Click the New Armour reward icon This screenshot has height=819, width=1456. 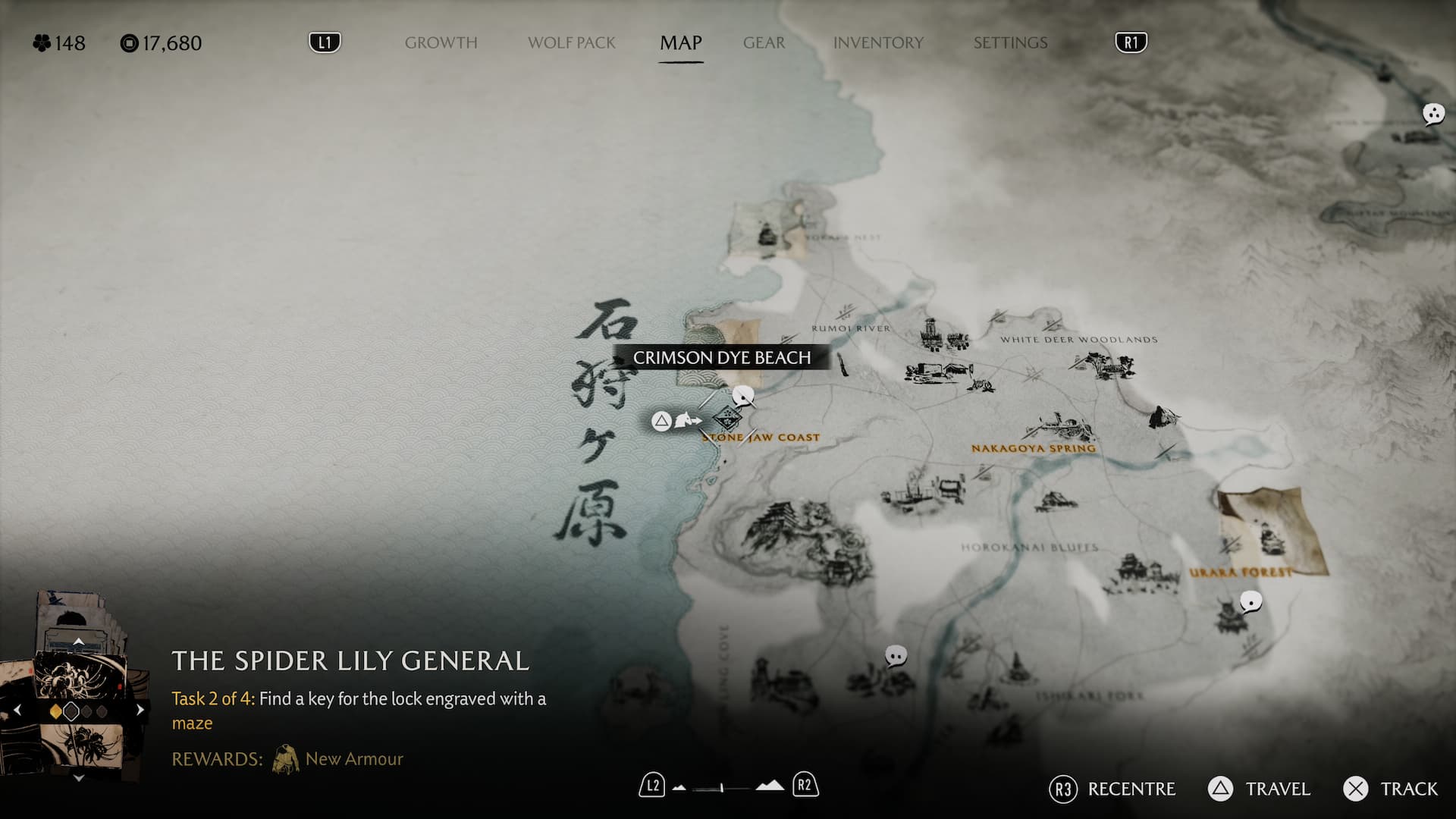(x=285, y=759)
